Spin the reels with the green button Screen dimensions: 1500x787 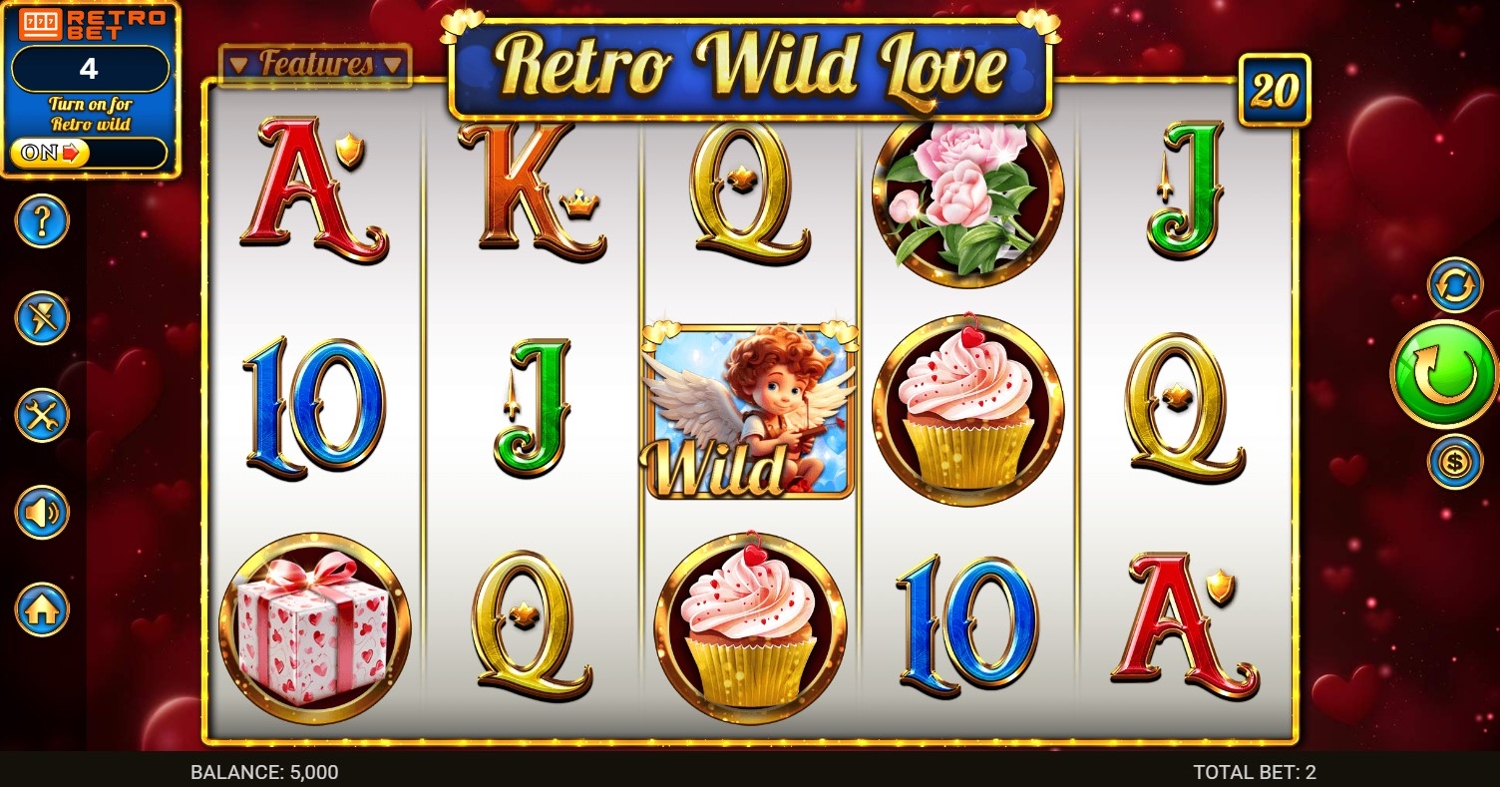[1443, 373]
